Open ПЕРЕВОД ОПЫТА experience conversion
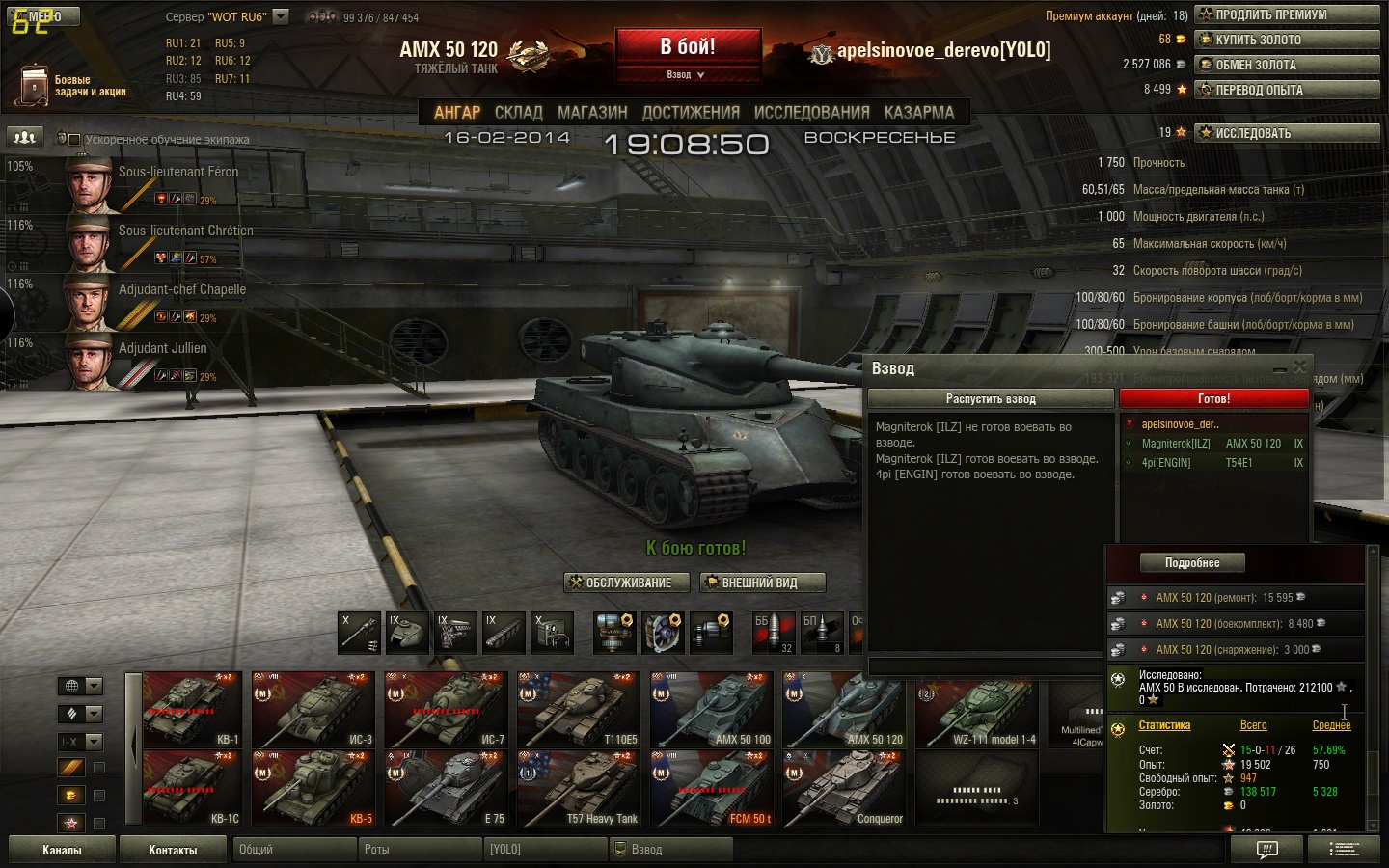This screenshot has height=868, width=1389. click(x=1287, y=90)
